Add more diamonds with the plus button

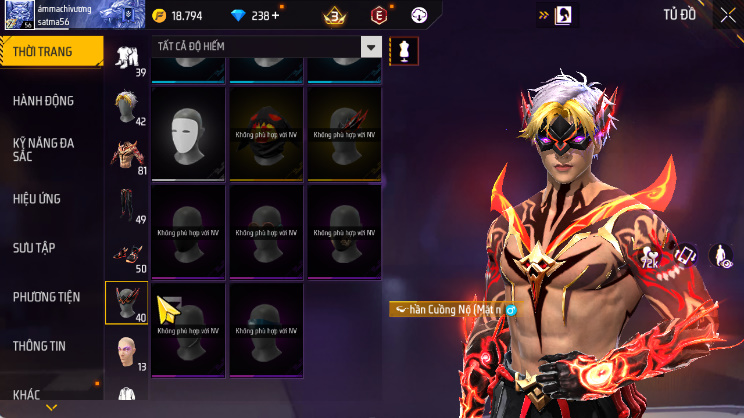(276, 16)
